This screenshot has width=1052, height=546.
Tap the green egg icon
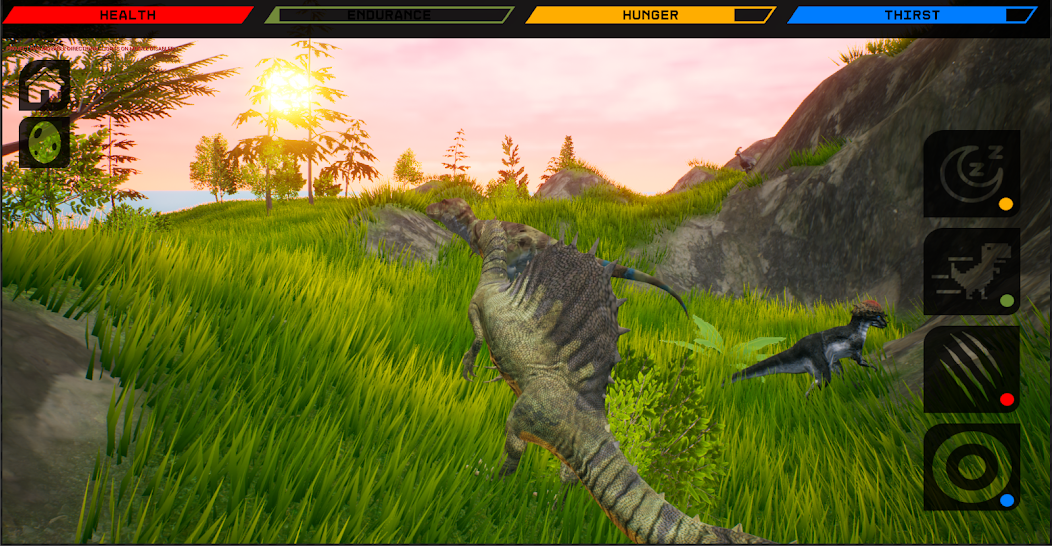coord(45,142)
